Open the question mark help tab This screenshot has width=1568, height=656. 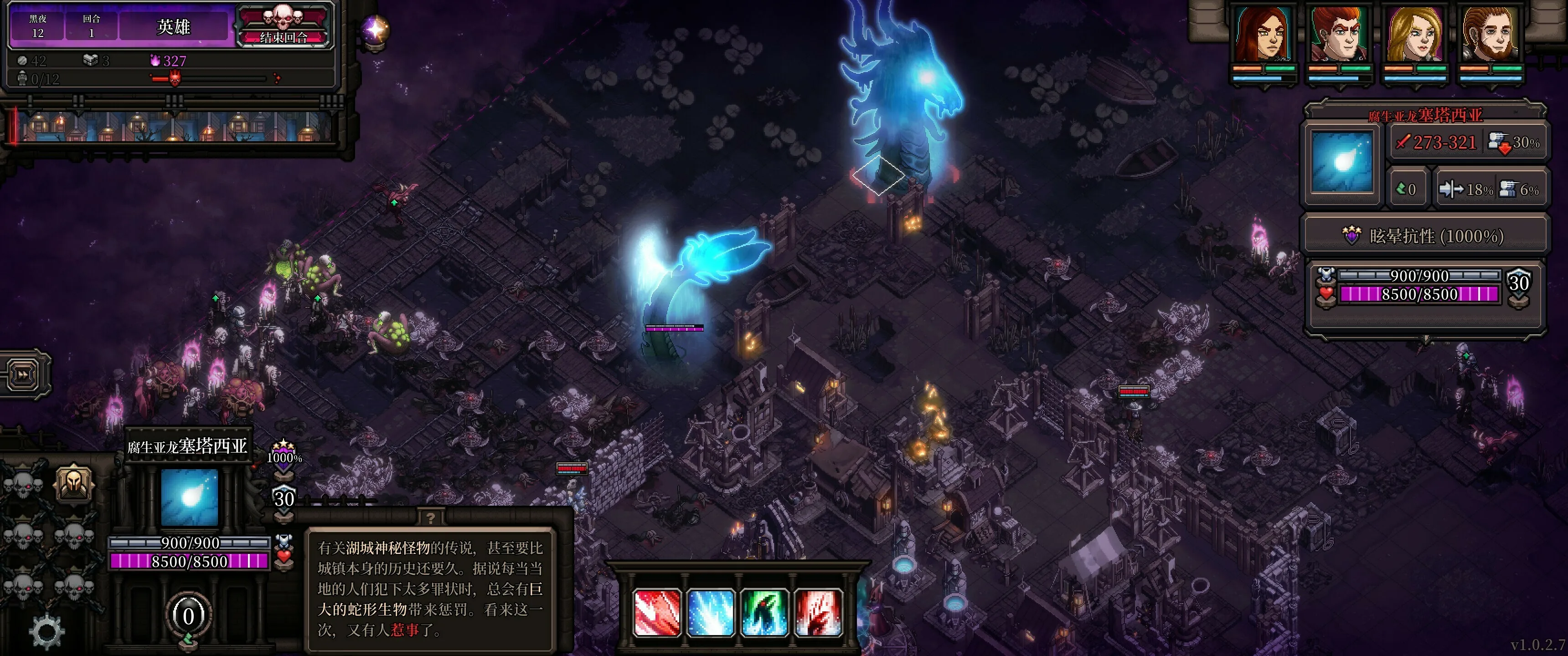point(430,518)
